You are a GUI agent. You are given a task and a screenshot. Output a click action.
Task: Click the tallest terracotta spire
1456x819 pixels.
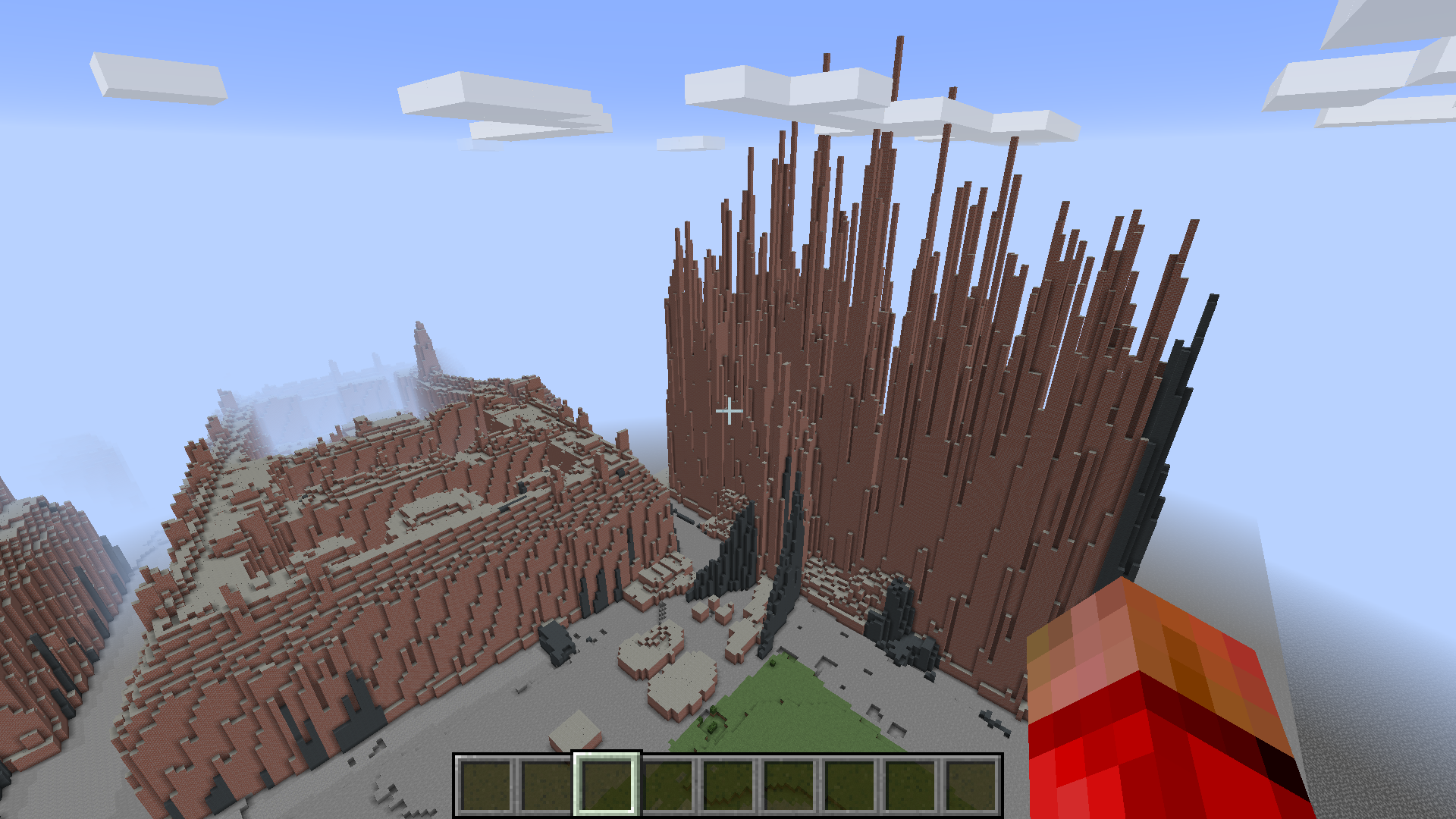click(897, 76)
